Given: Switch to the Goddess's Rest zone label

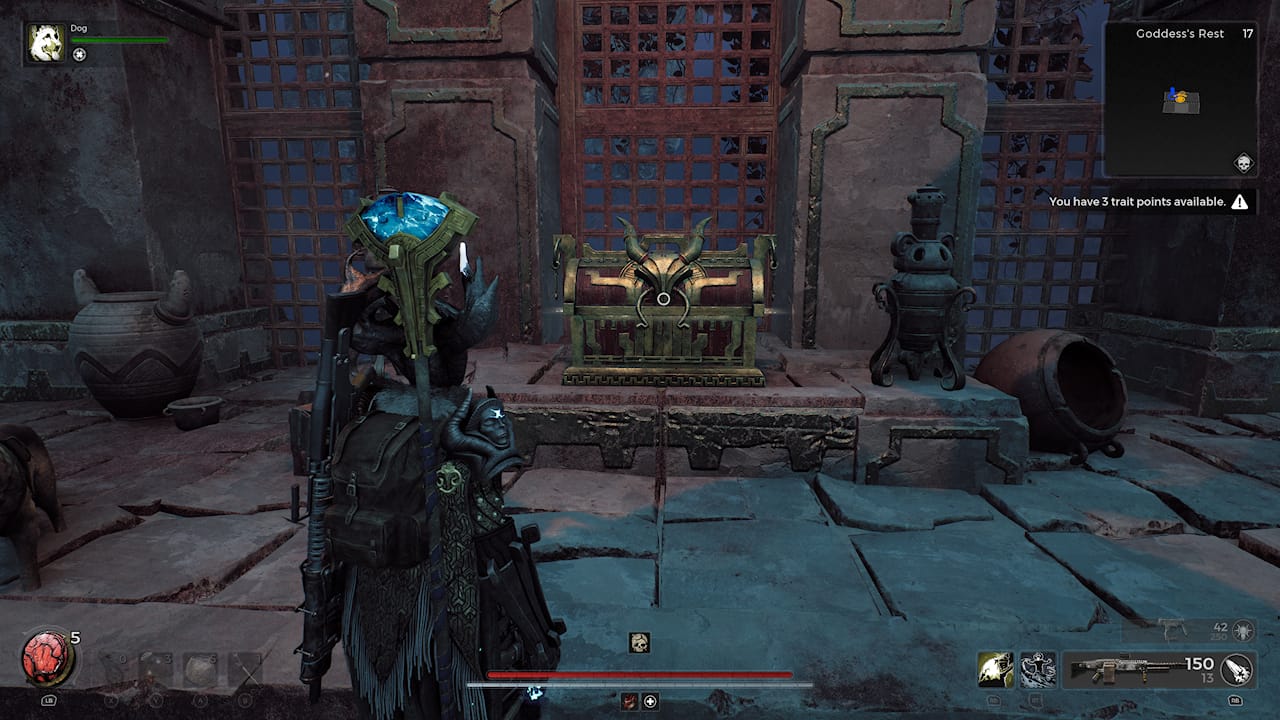Looking at the screenshot, I should point(1180,33).
